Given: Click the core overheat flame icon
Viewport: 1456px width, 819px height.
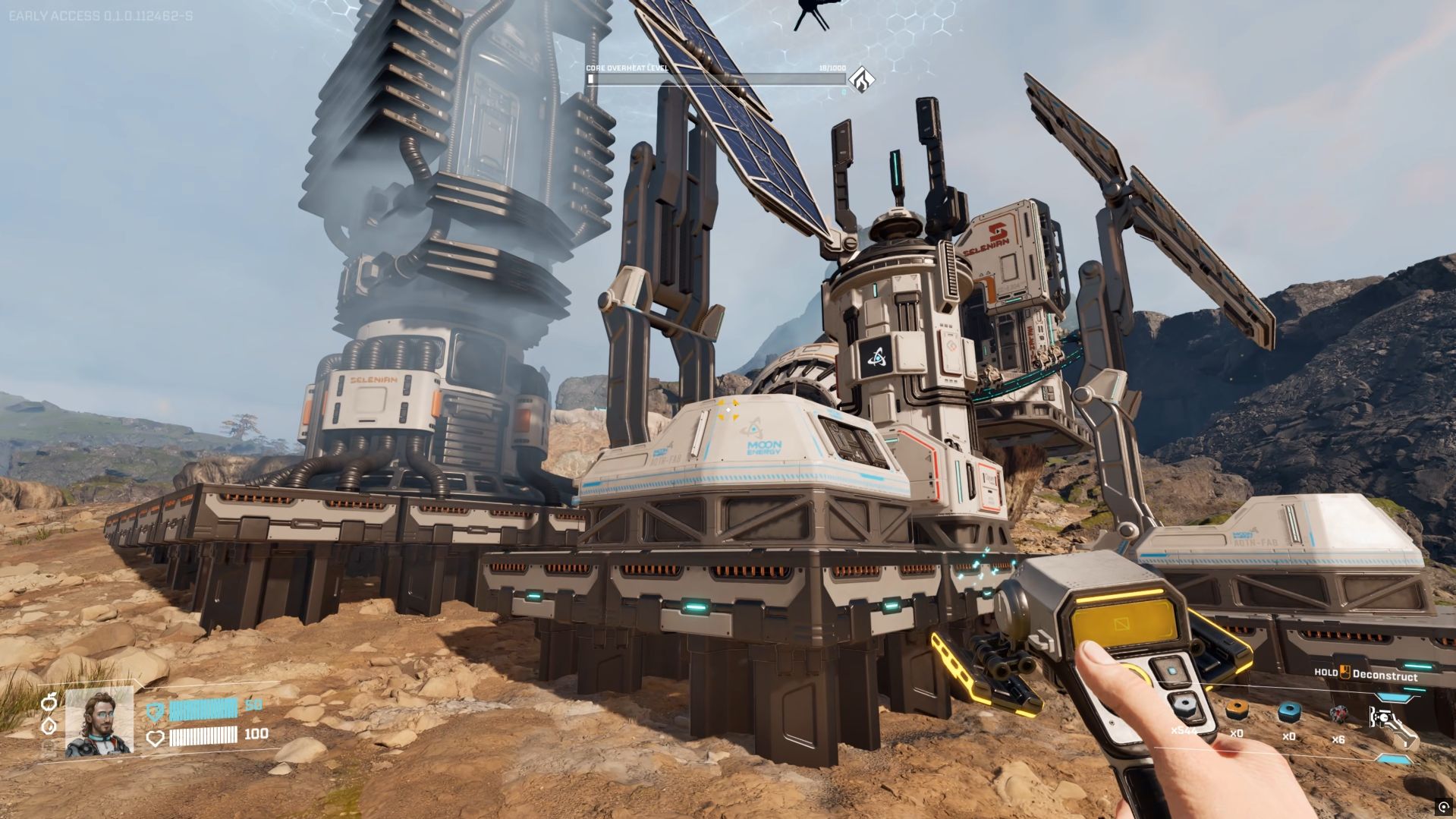Looking at the screenshot, I should coord(860,79).
